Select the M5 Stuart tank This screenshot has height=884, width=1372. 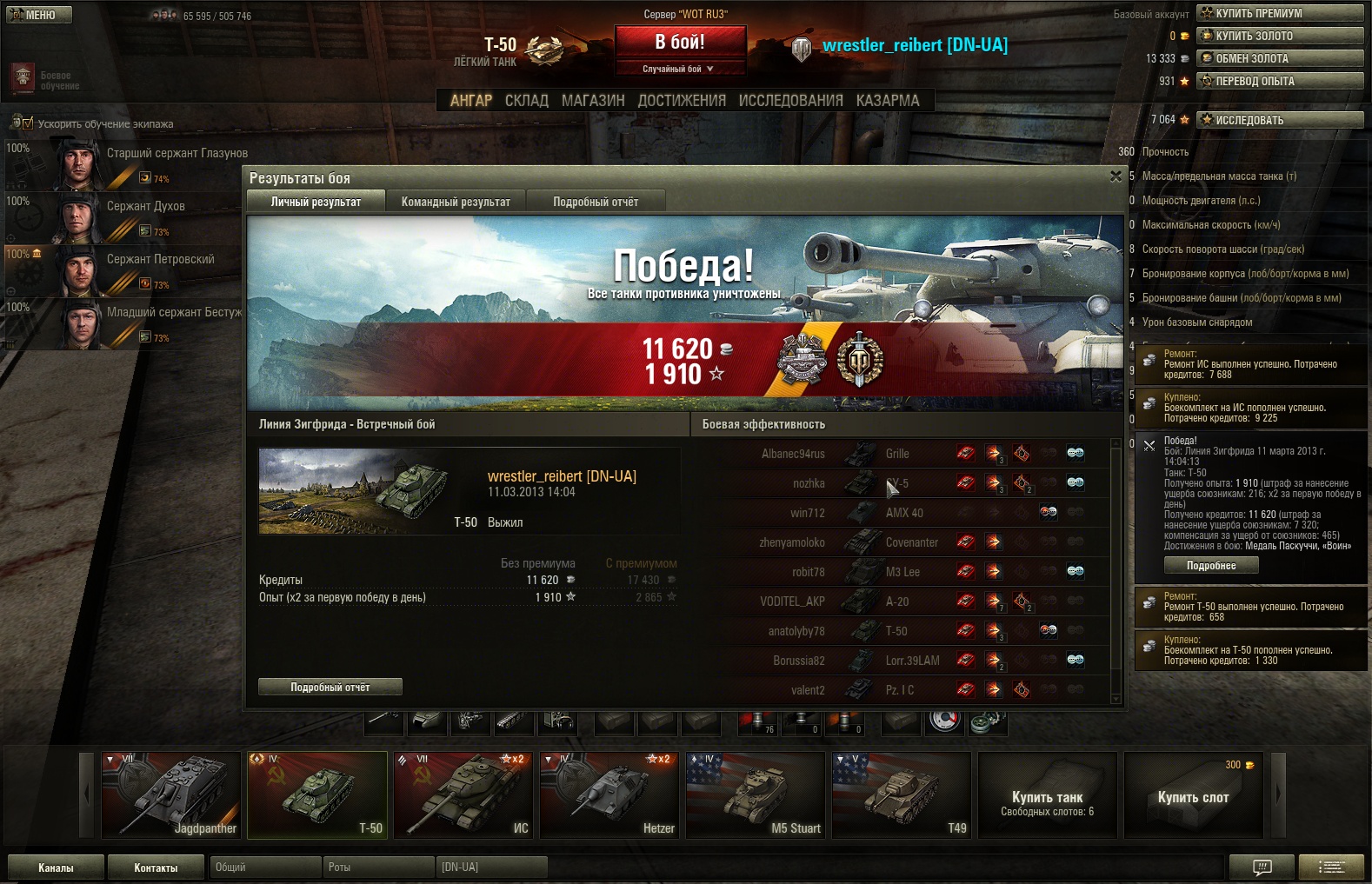pyautogui.click(x=755, y=794)
